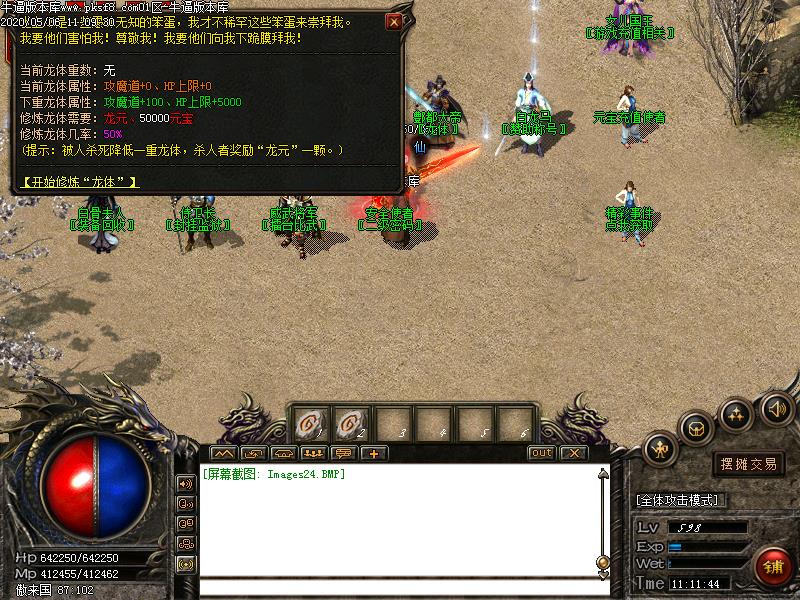Use the item in hotbar slot 1
Image resolution: width=800 pixels, height=600 pixels.
tap(308, 423)
